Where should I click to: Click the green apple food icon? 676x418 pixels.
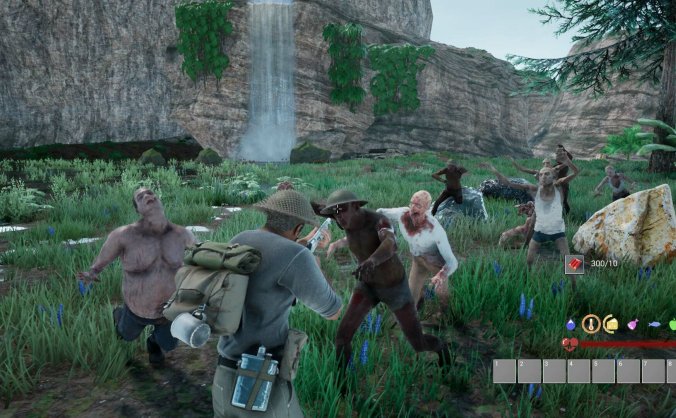point(672,324)
